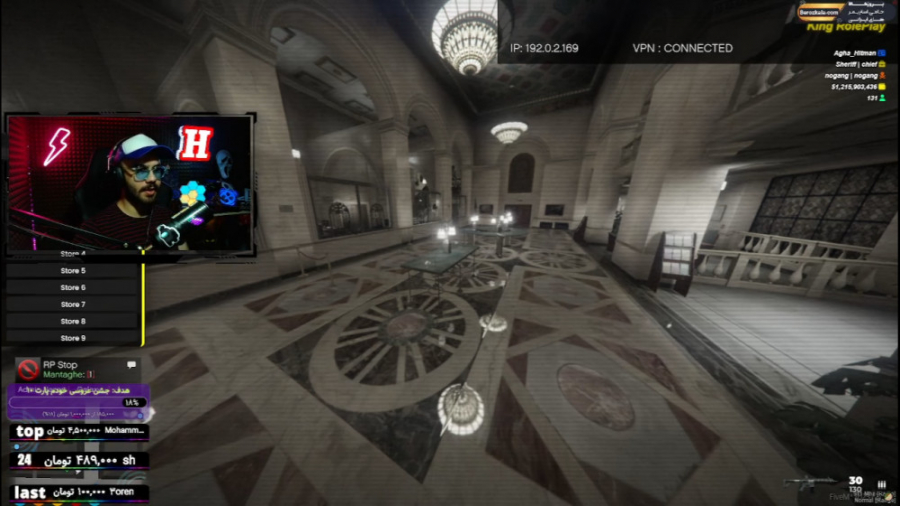This screenshot has width=900, height=506.
Task: Click the RP Stop prohibition icon
Action: coord(28,369)
